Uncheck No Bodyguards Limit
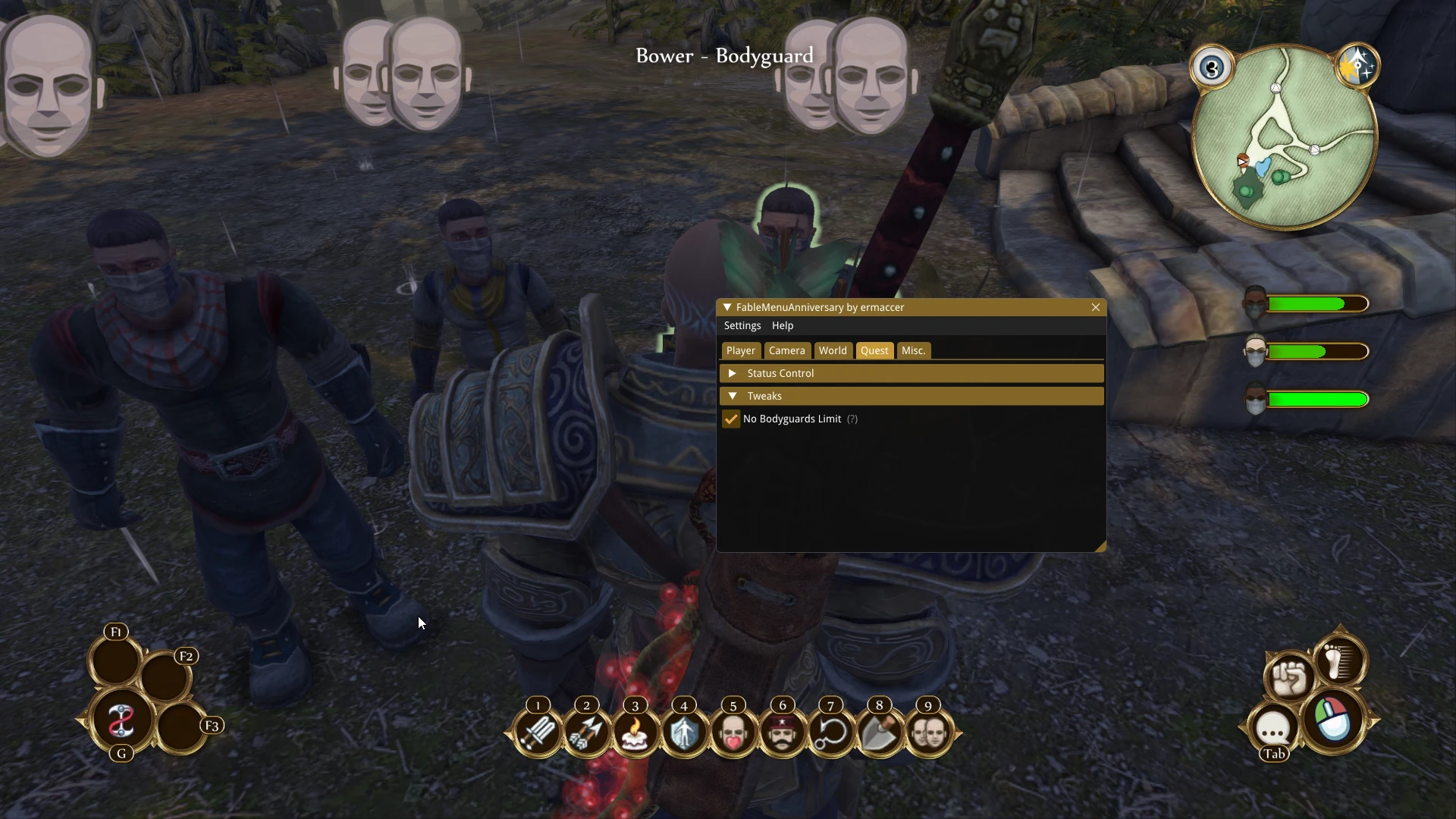The image size is (1456, 819). pyautogui.click(x=731, y=419)
